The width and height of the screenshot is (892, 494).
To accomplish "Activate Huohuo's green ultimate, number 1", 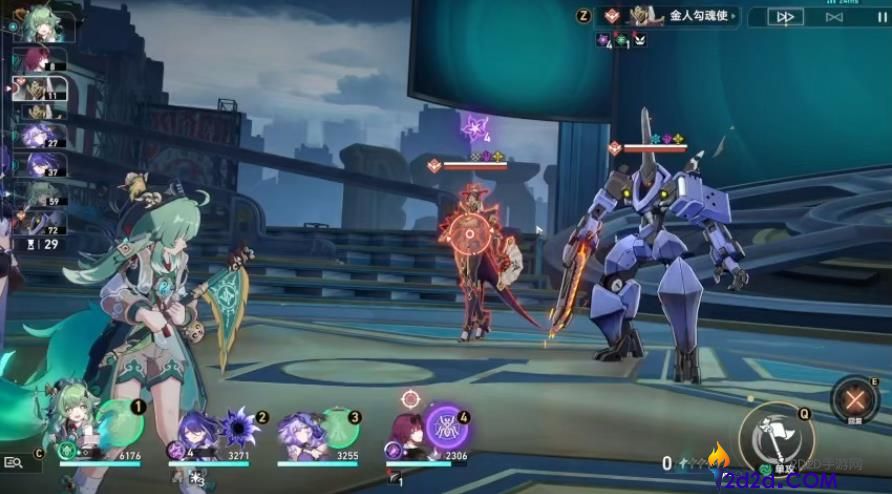I will pyautogui.click(x=121, y=424).
